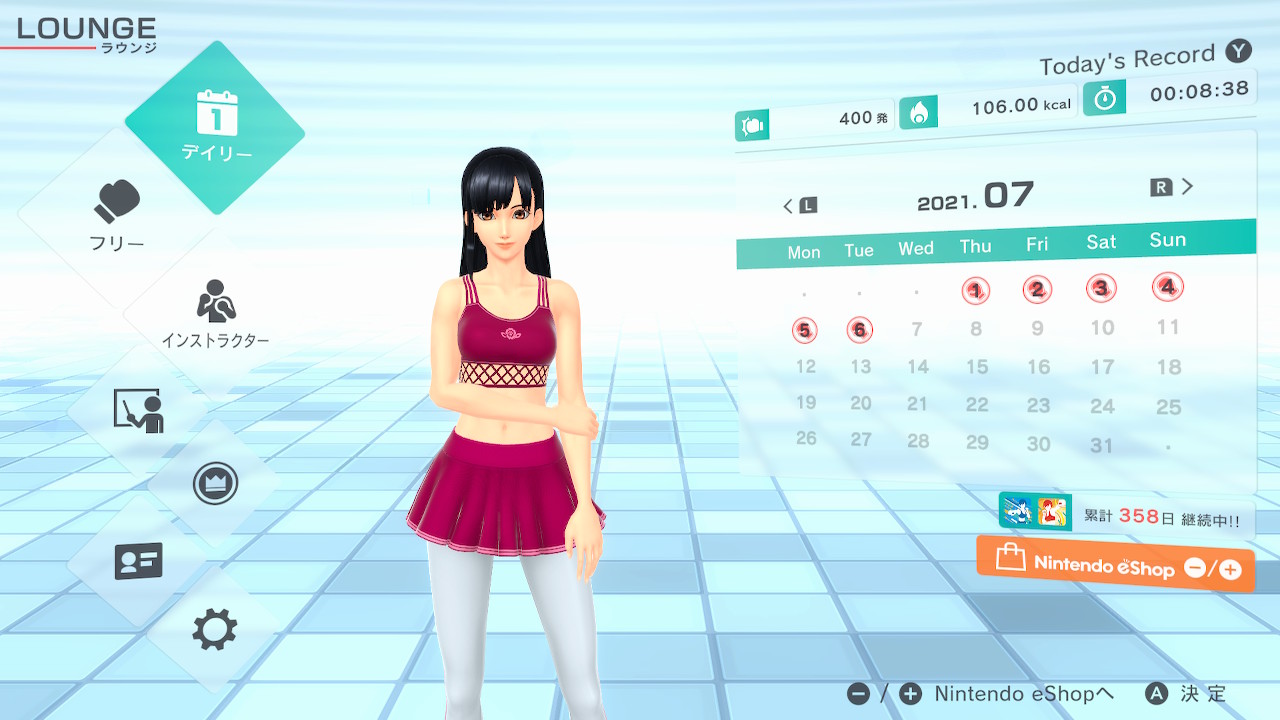Open the gear settings icon
This screenshot has height=720, width=1280.
click(x=214, y=630)
